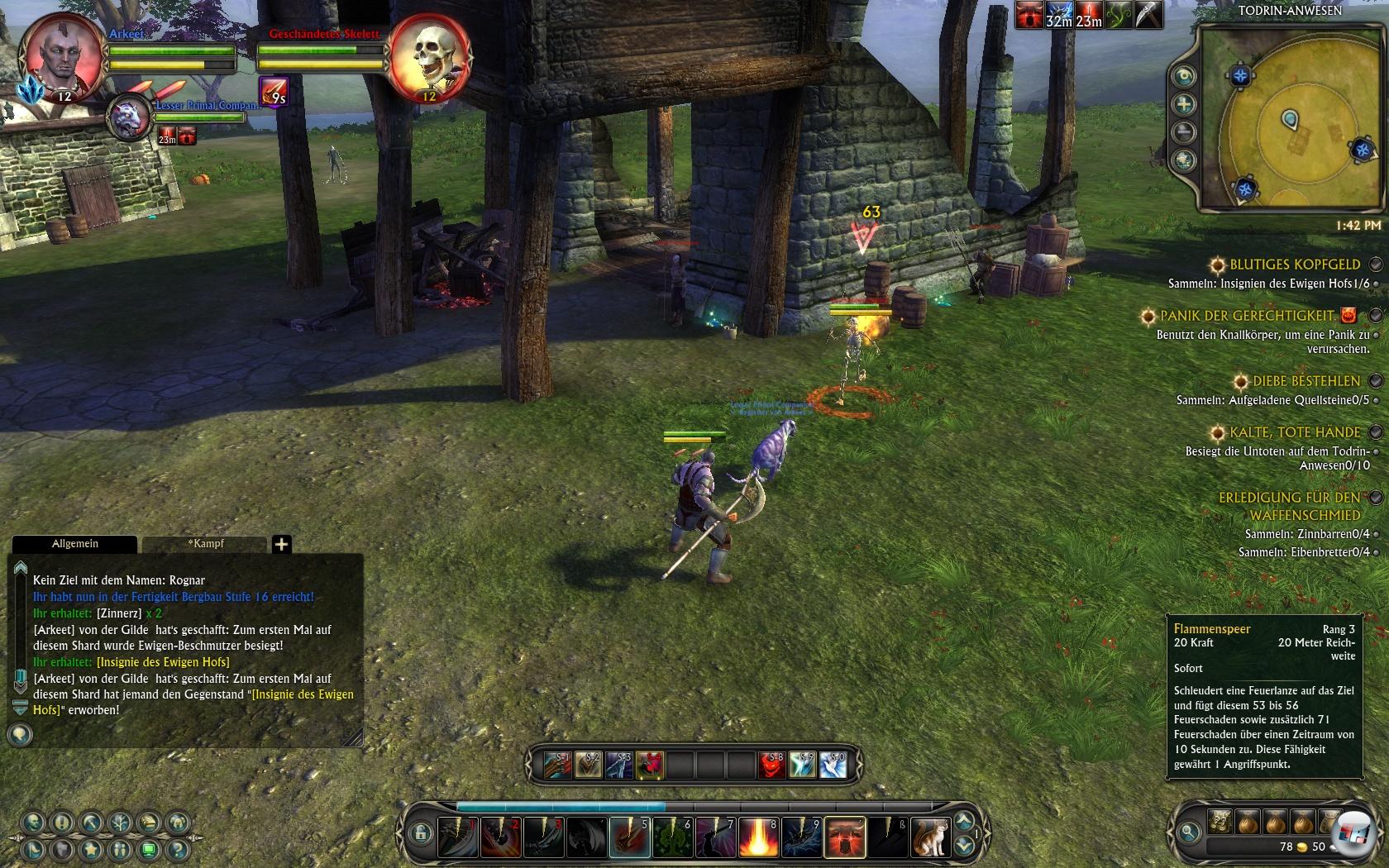Activate the white dove ability S-0
1389x868 pixels.
pos(833,765)
